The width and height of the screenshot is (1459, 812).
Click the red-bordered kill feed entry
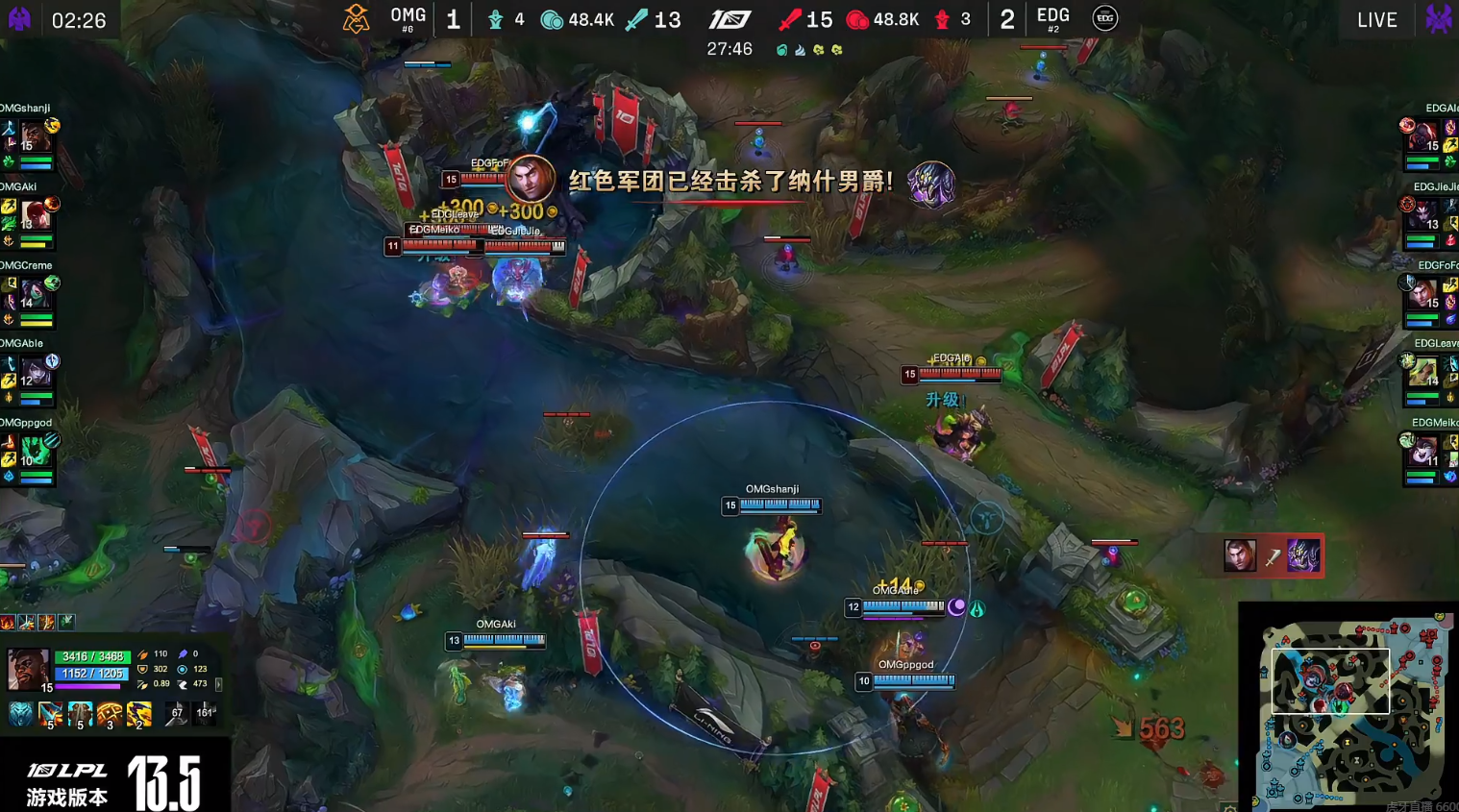click(x=1271, y=555)
